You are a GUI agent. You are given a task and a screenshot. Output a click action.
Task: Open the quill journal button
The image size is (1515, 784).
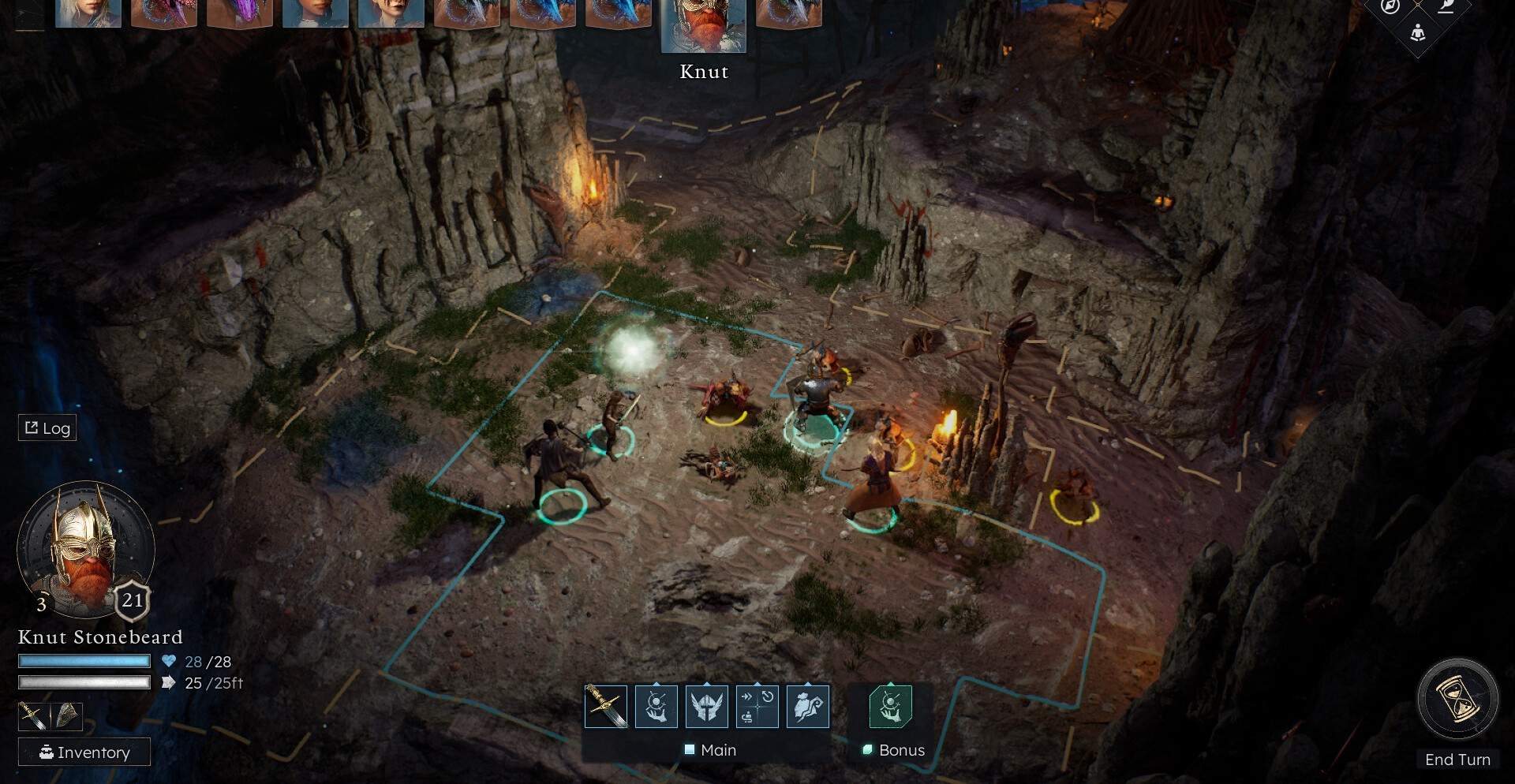[x=1446, y=7]
